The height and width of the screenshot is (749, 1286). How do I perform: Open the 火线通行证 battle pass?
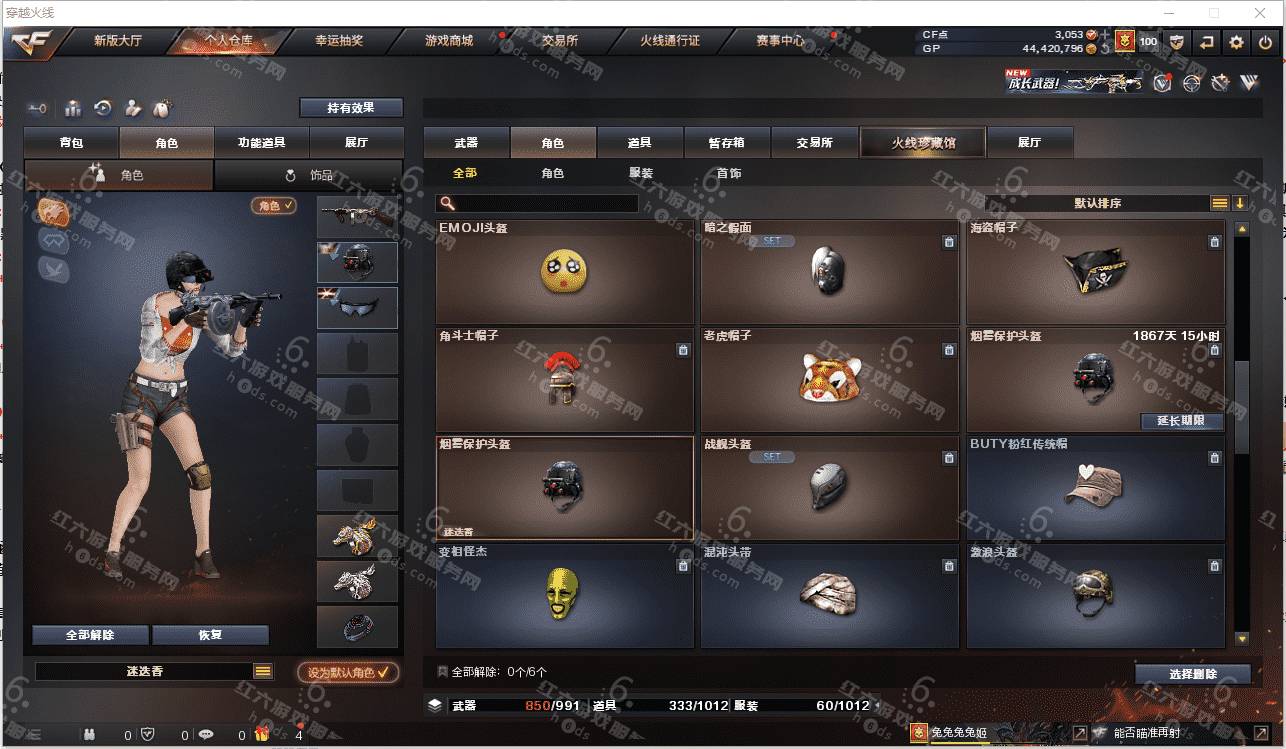(670, 41)
